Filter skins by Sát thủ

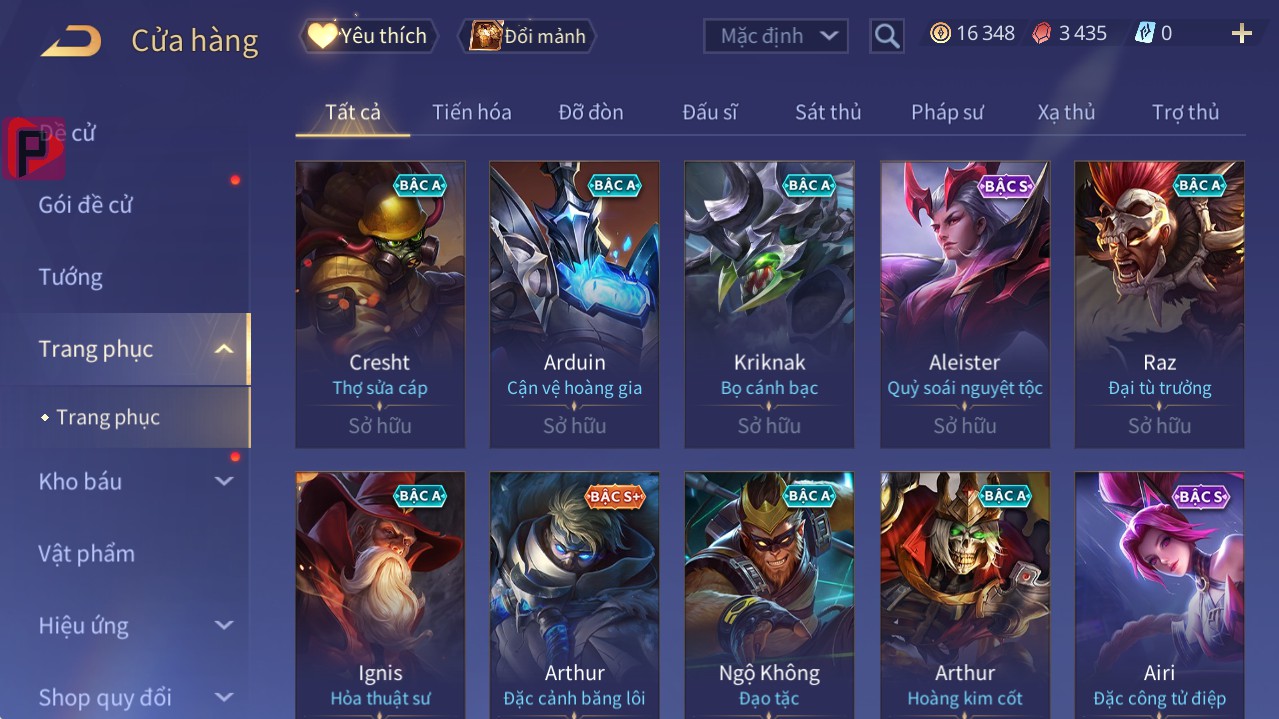coord(828,112)
